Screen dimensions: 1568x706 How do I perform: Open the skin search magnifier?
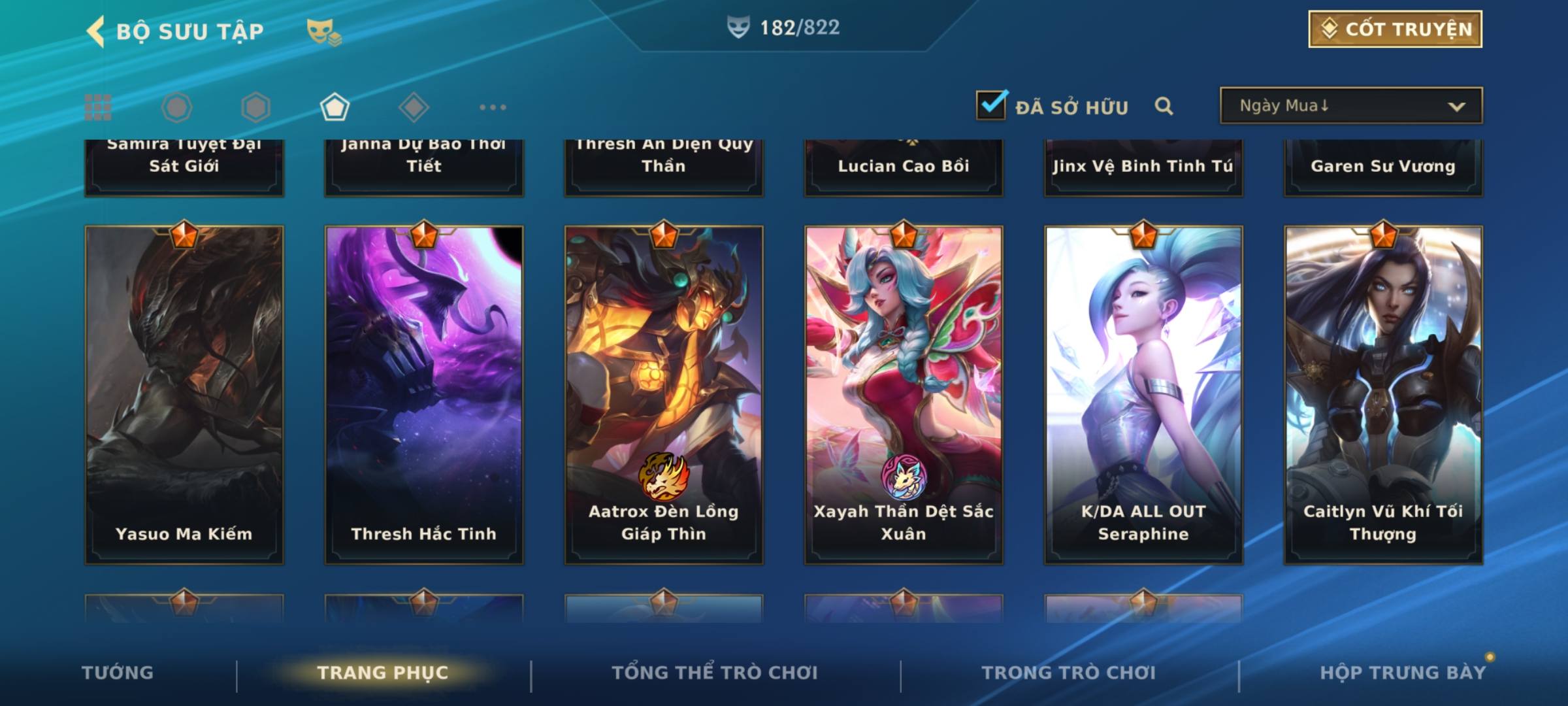click(x=1164, y=106)
